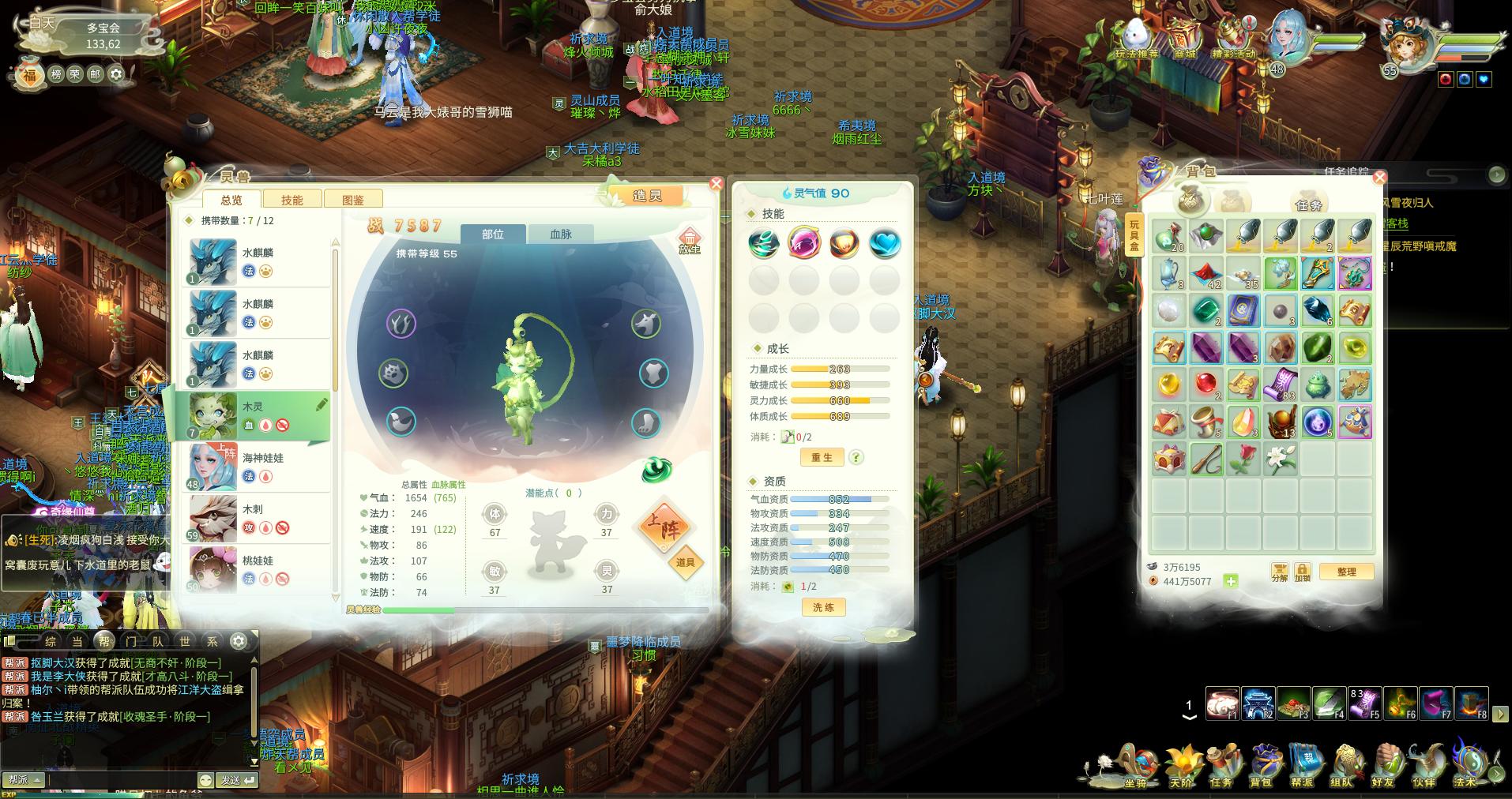The height and width of the screenshot is (799, 1512).
Task: Close the 灵兽 pet panel
Action: [716, 184]
